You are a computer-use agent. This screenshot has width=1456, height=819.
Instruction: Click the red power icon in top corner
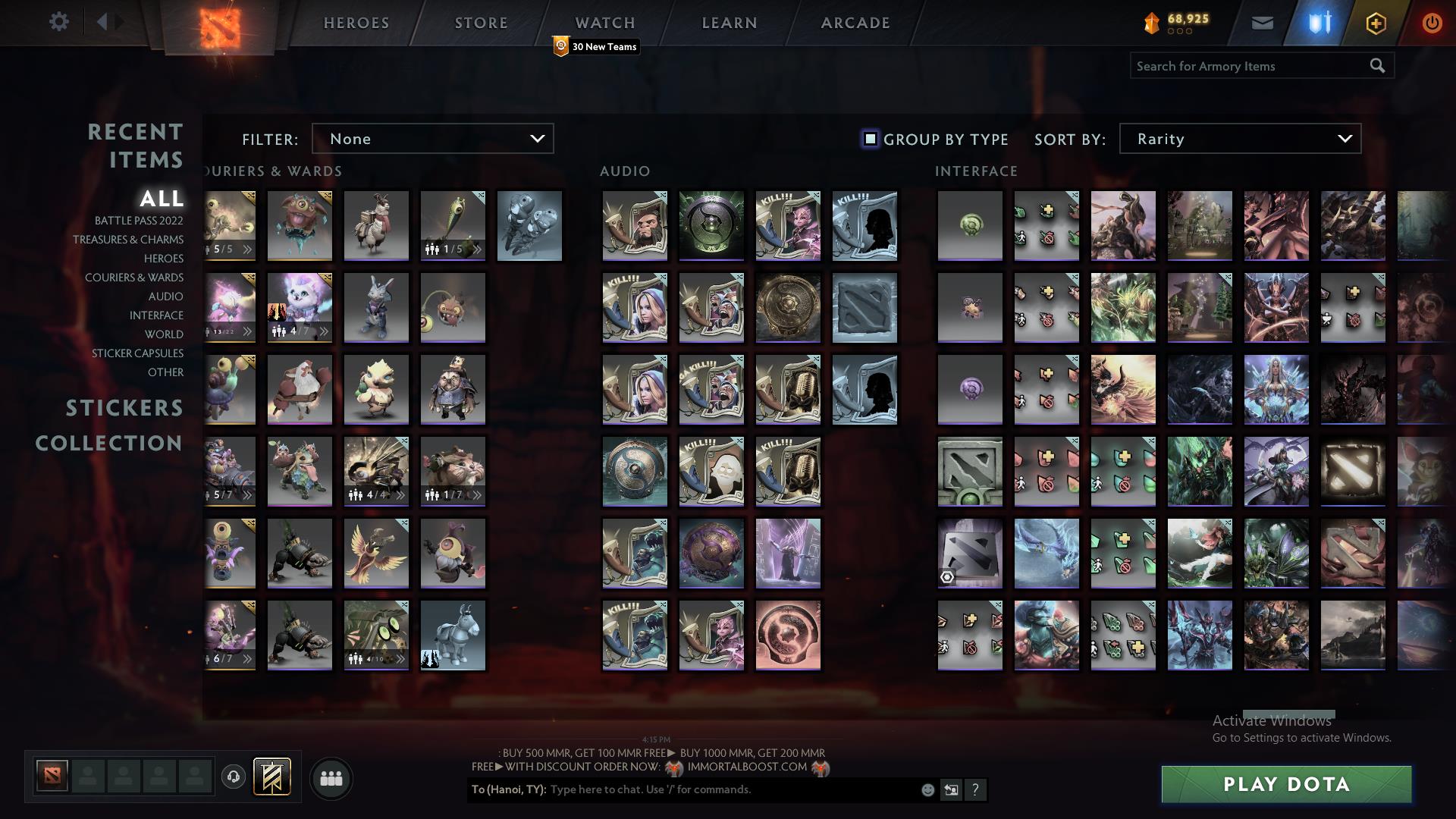1432,22
